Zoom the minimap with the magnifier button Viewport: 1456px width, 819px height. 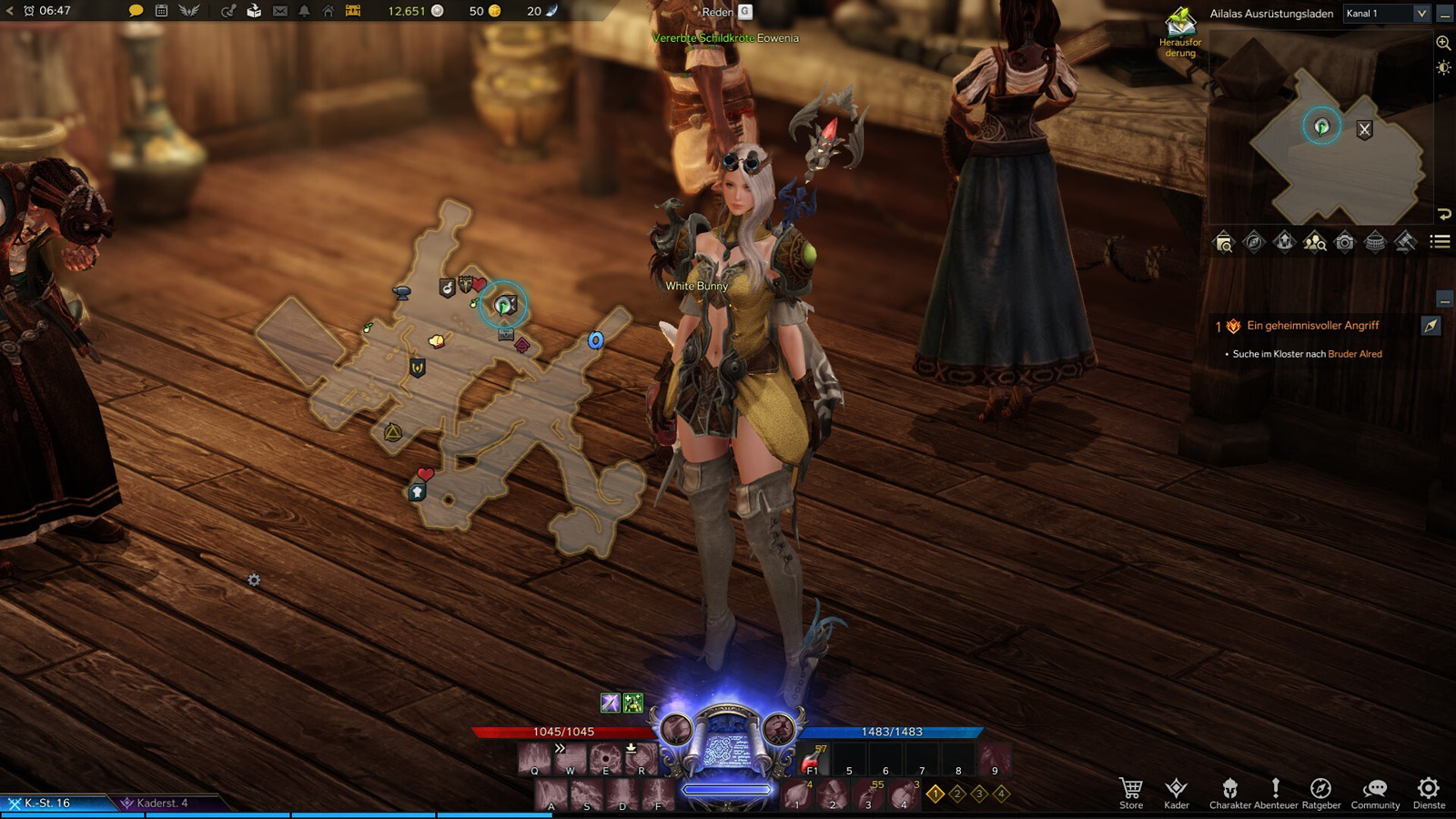tap(1443, 43)
